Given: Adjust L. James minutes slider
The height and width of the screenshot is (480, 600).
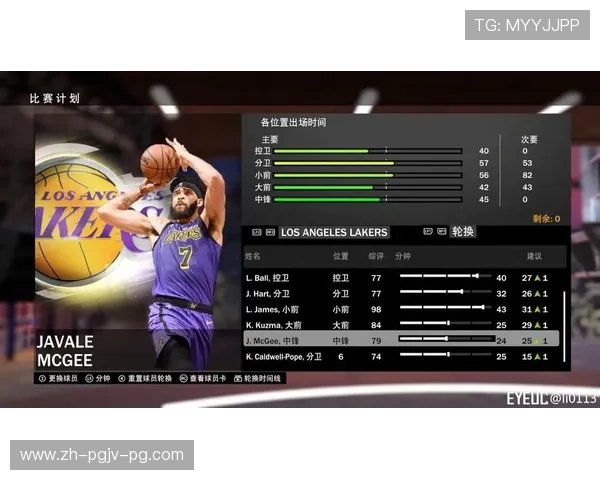Looking at the screenshot, I should click(x=442, y=308).
